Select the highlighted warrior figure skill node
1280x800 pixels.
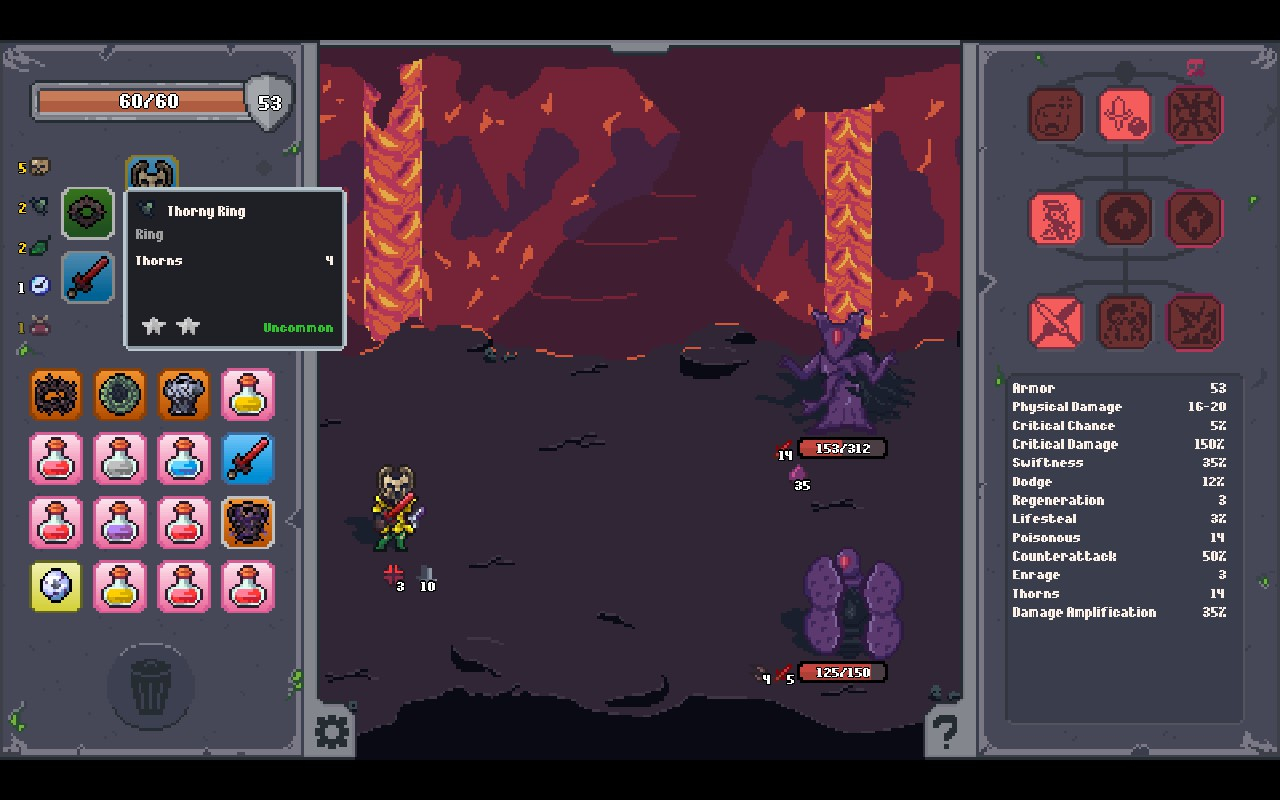coord(1057,219)
